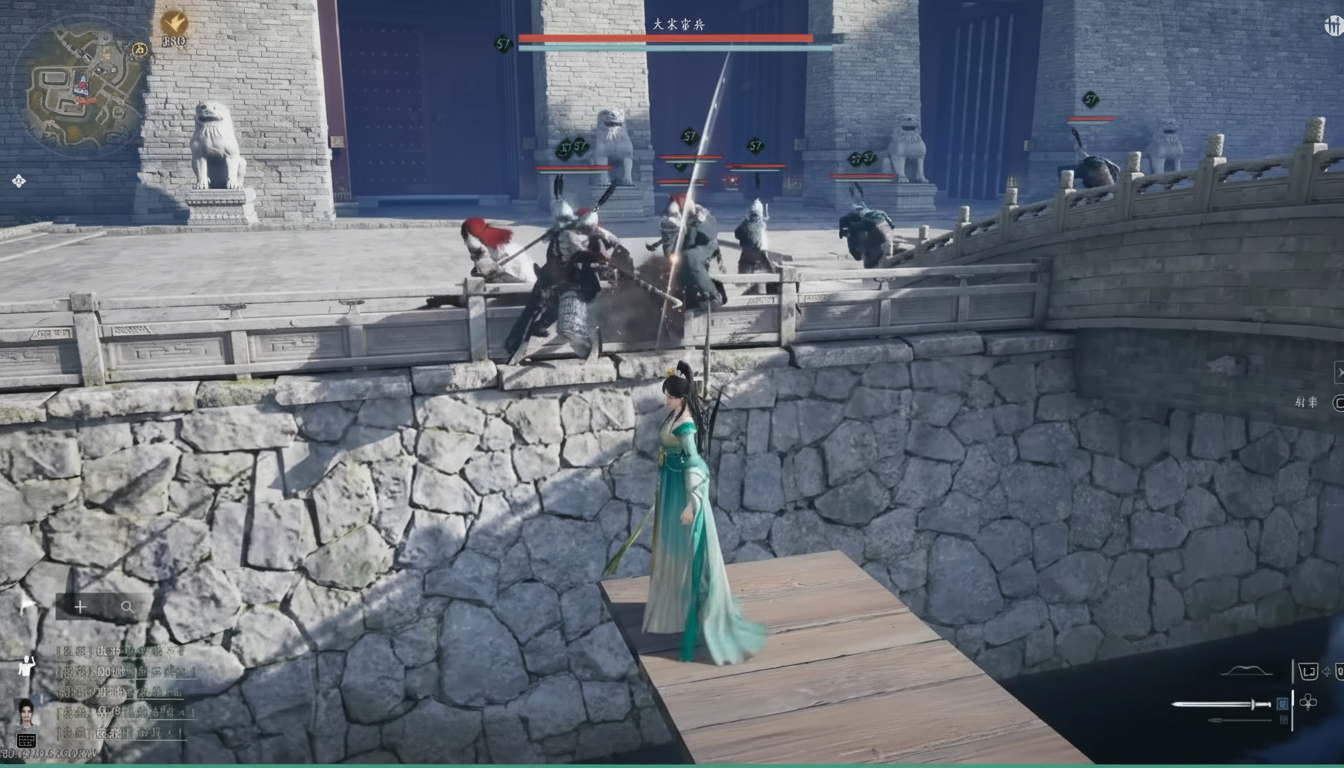1344x768 pixels.
Task: Toggle the gamepad LJ button indicator
Action: pyautogui.click(x=1310, y=670)
